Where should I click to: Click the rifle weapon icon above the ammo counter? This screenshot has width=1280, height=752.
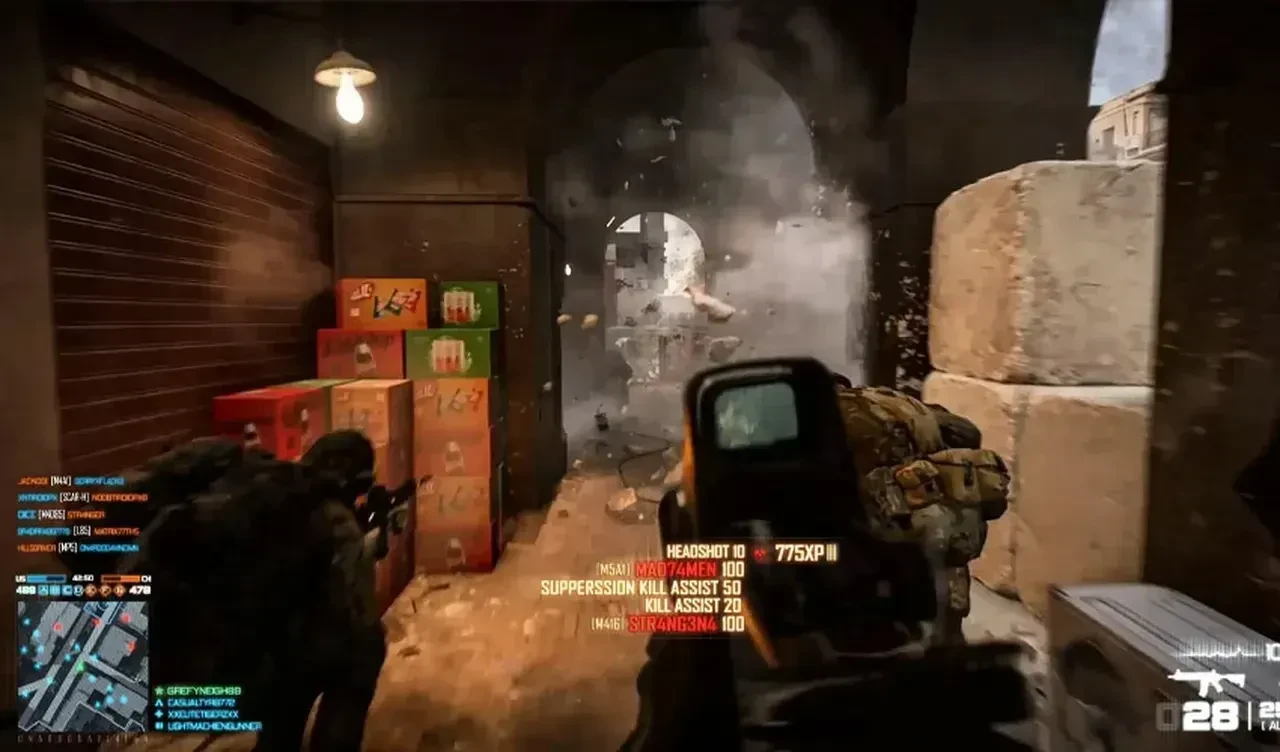click(x=1209, y=681)
